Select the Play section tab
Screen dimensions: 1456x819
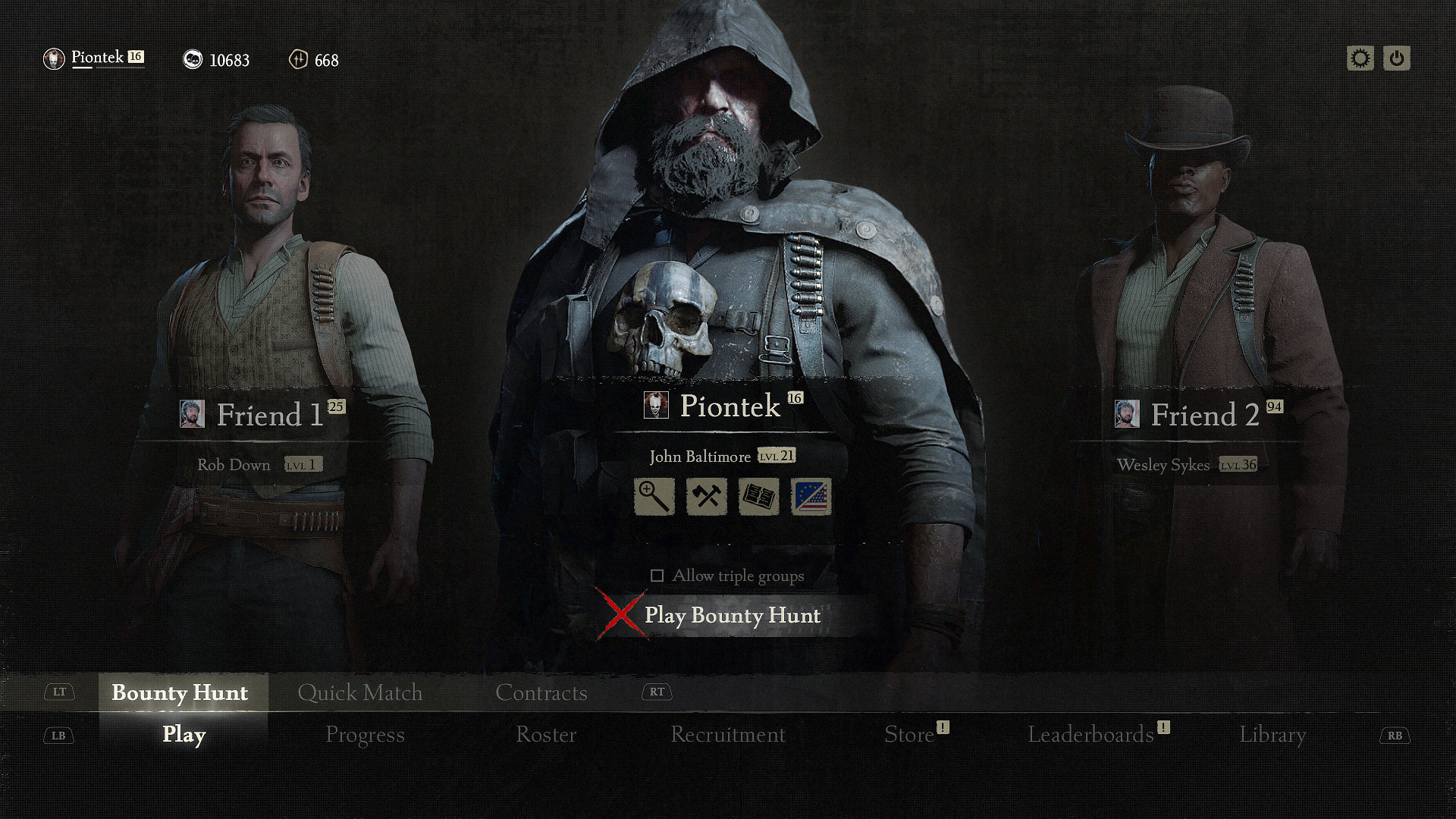point(184,735)
